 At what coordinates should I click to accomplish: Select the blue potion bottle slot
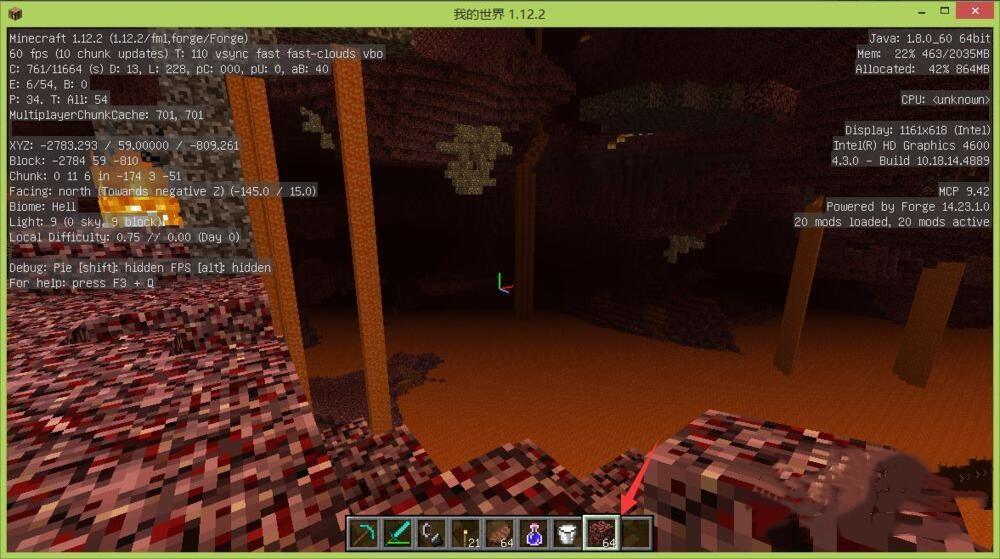533,533
